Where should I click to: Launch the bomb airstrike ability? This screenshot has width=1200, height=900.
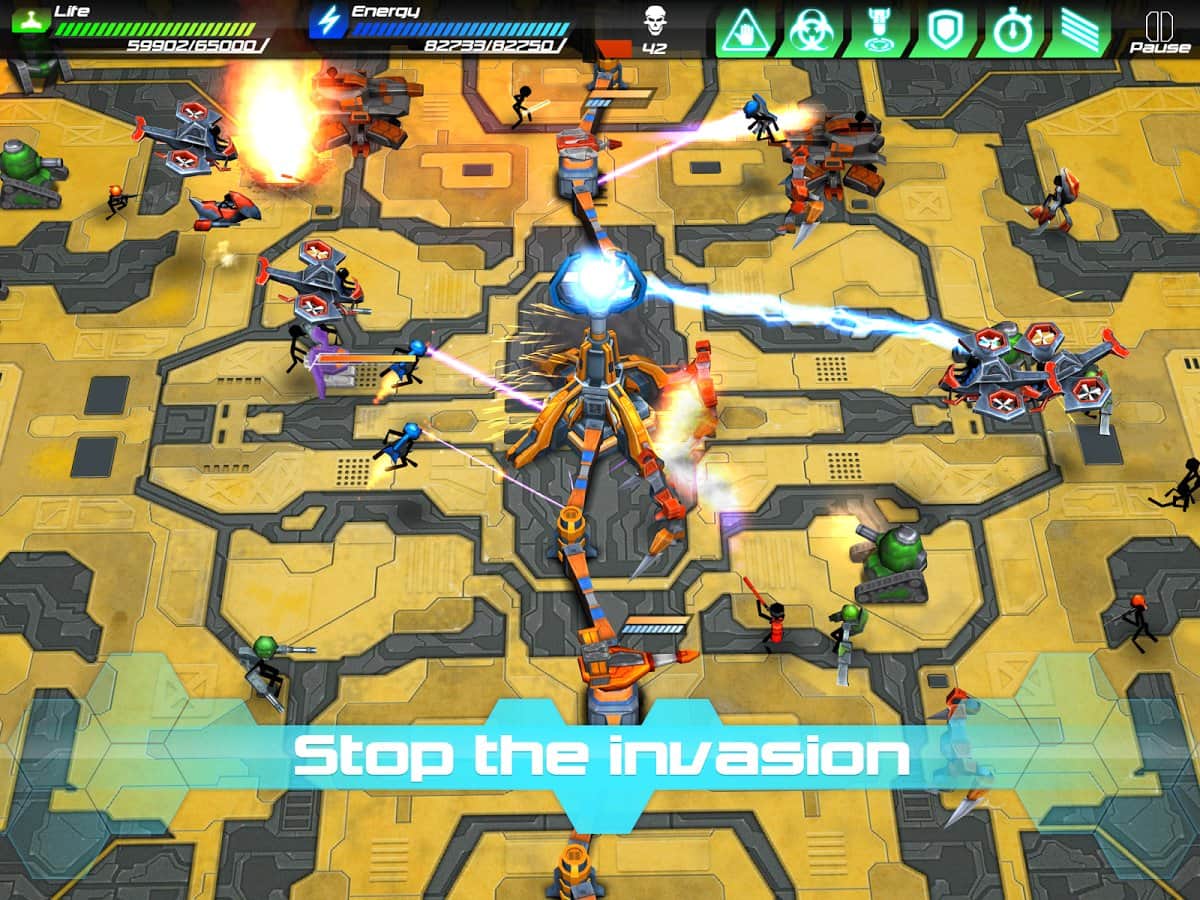coord(877,30)
